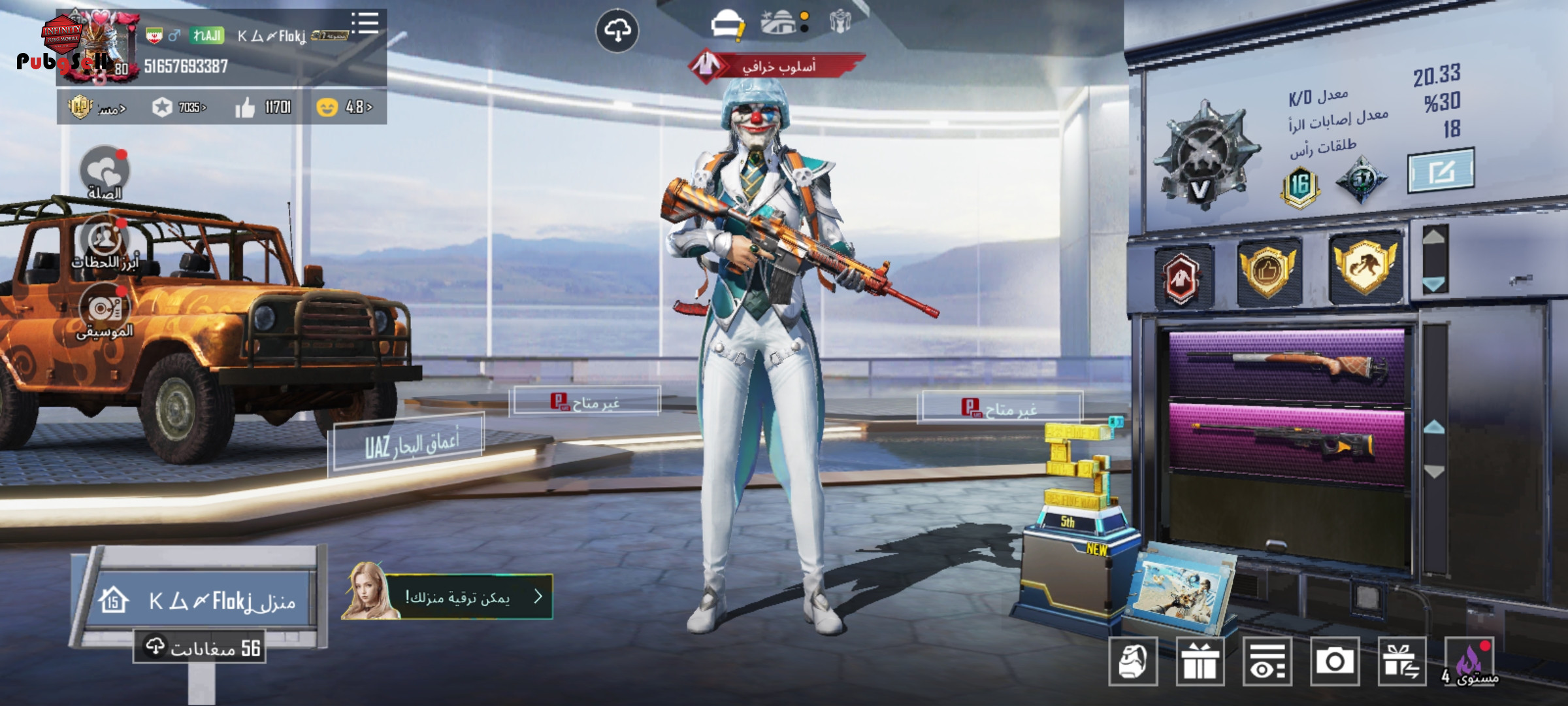The width and height of the screenshot is (1568, 706).
Task: Open the stone head statue icon
Action: (1133, 662)
